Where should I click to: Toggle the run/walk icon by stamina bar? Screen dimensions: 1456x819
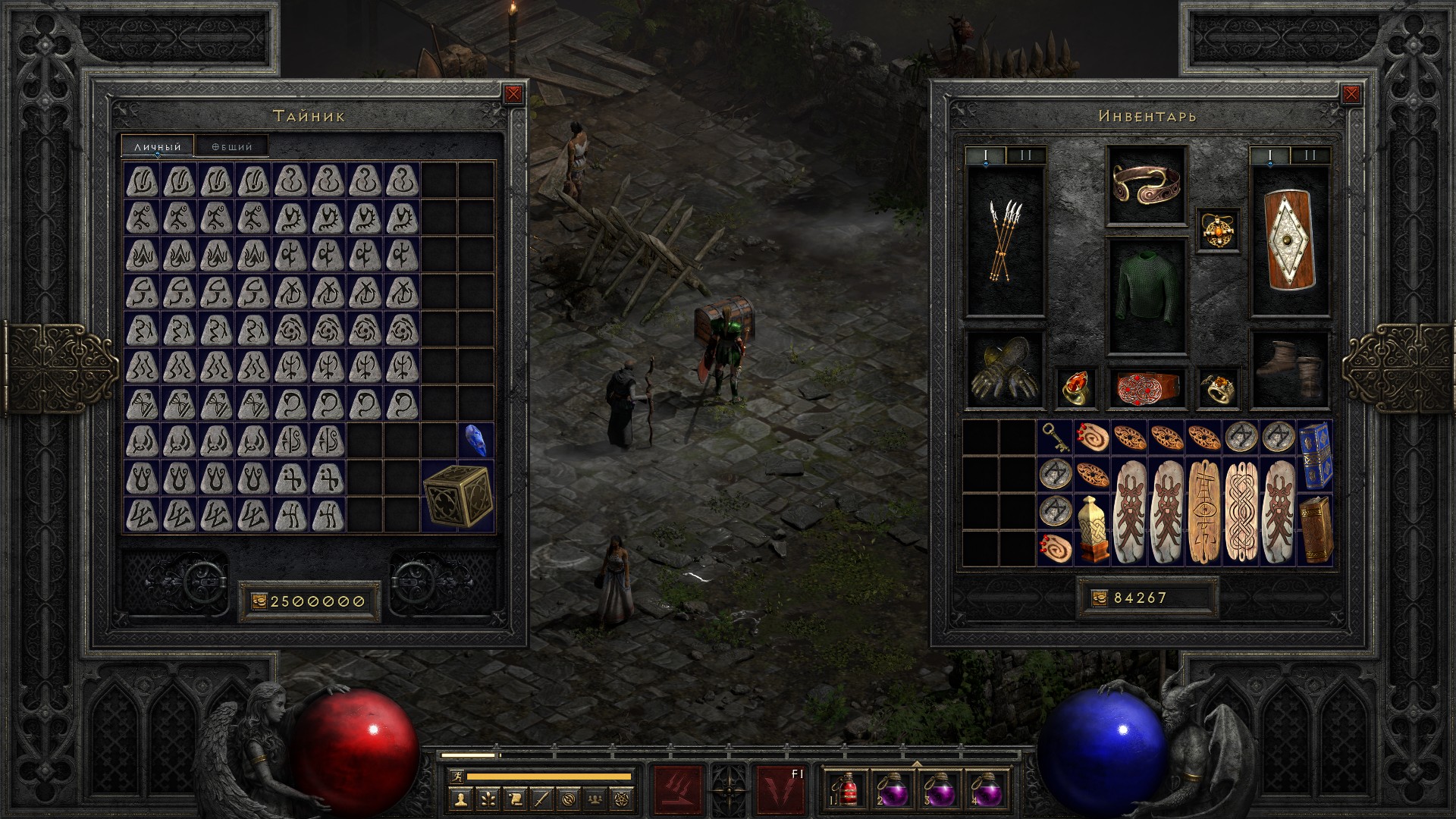(456, 777)
